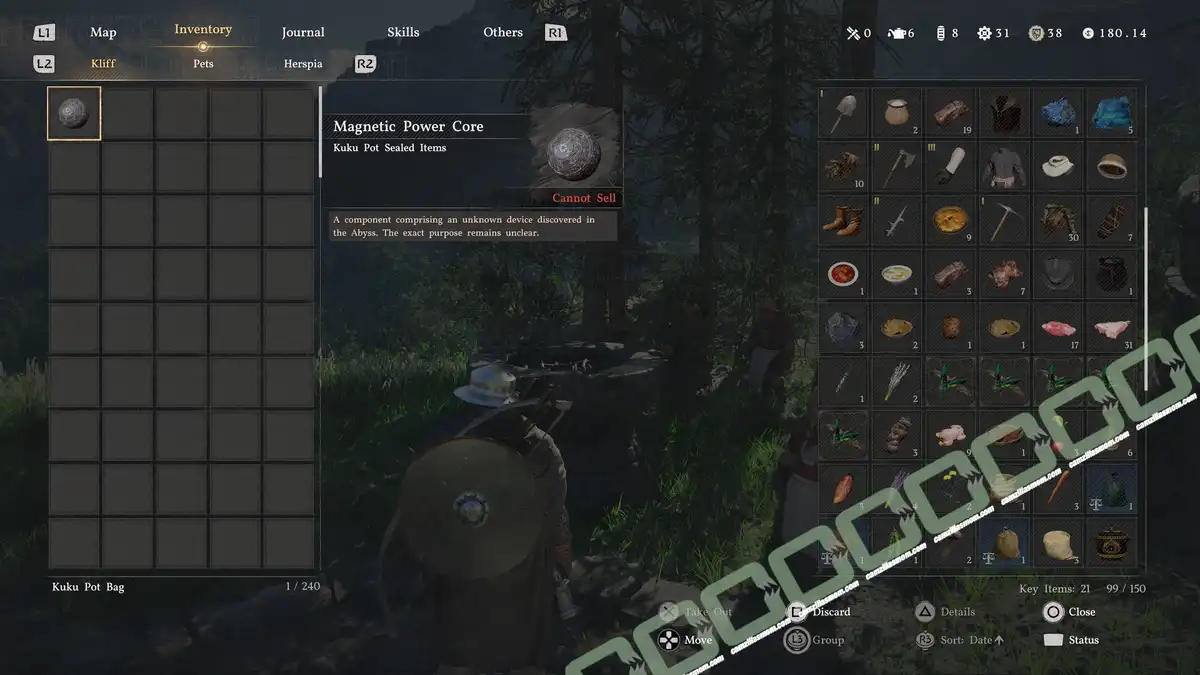Click the armored gauntlet slot
The height and width of the screenshot is (675, 1200).
click(951, 166)
